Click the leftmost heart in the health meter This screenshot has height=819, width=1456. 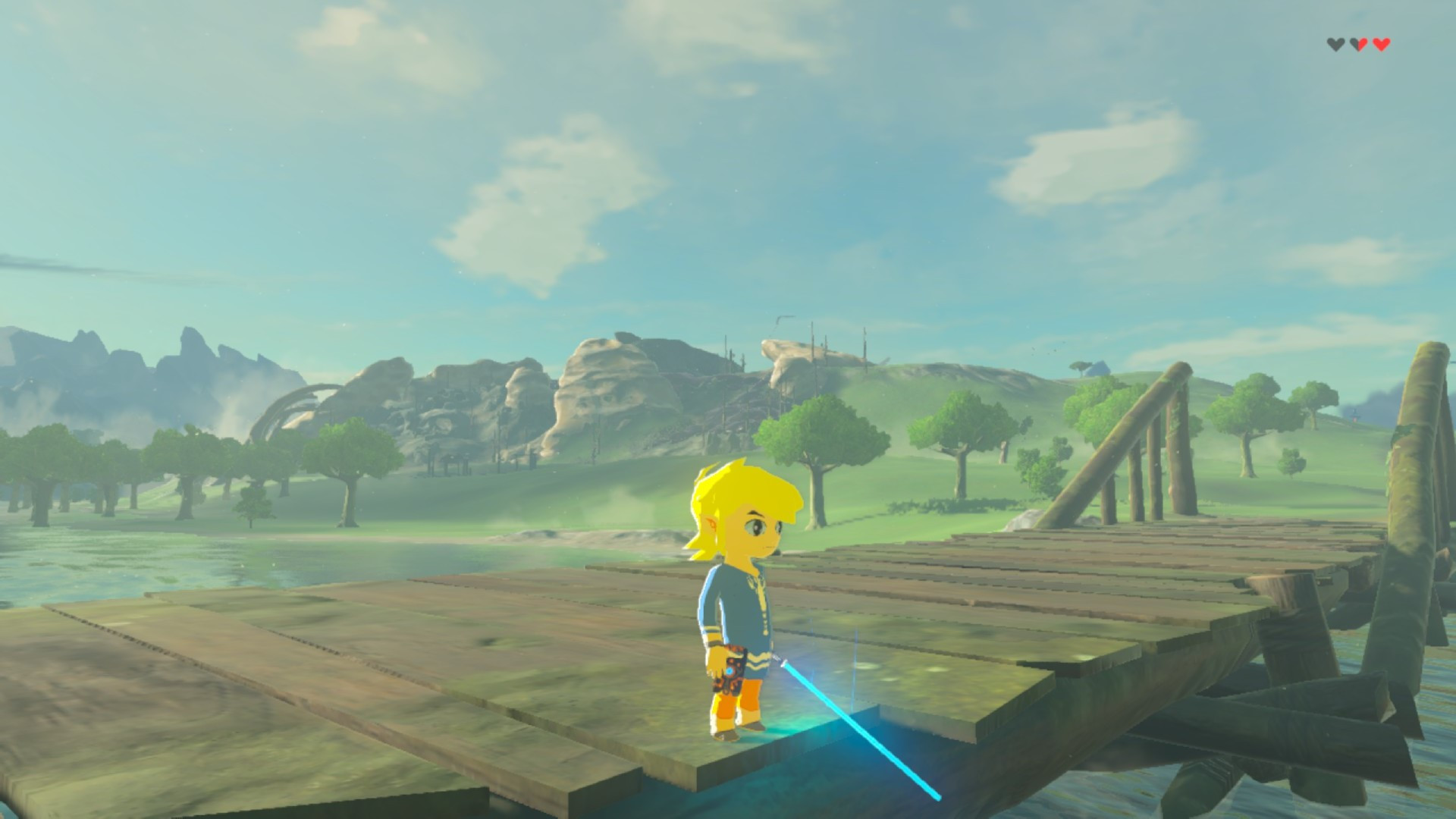pyautogui.click(x=1336, y=44)
